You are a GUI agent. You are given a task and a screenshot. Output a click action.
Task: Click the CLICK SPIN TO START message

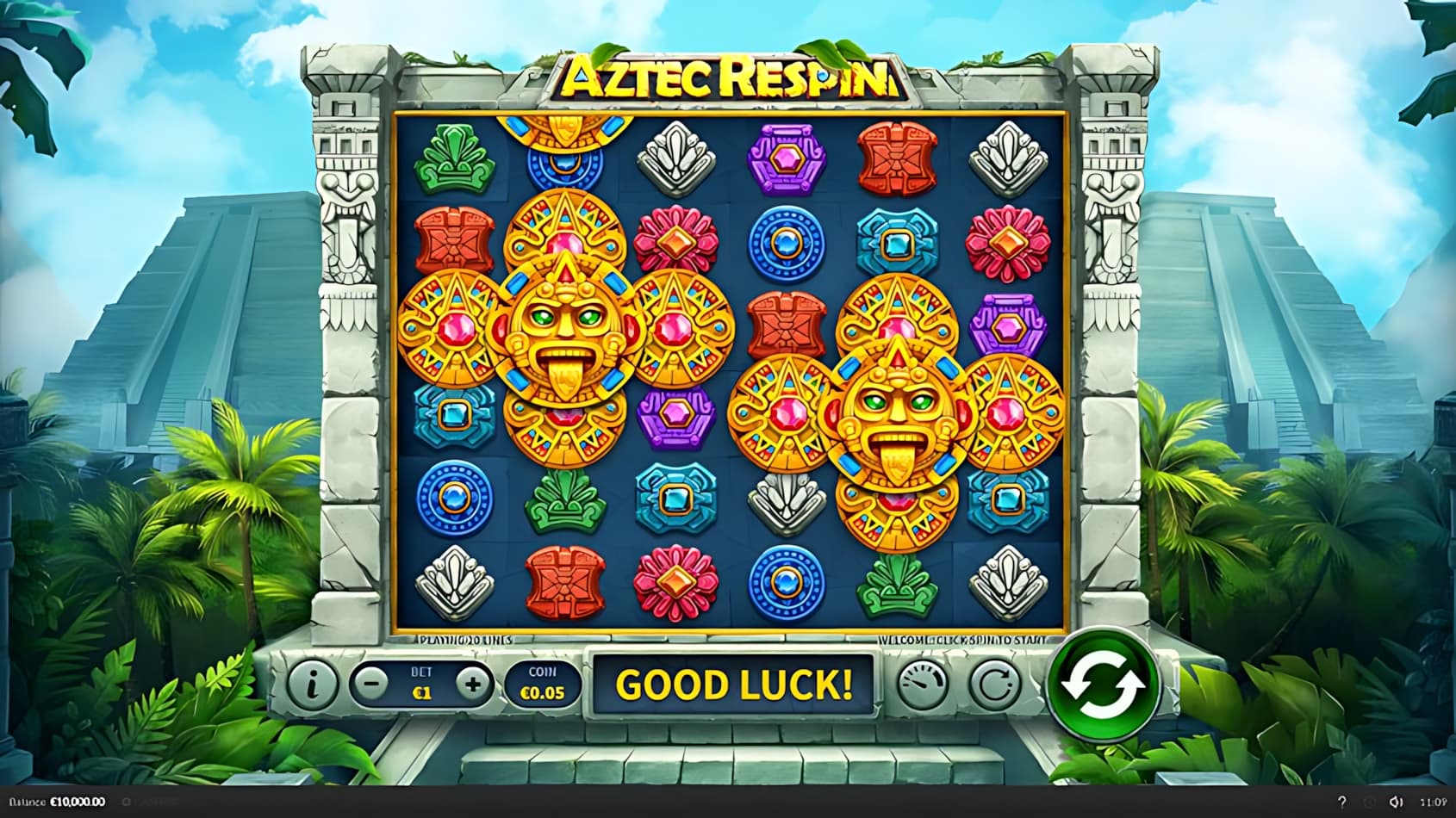pyautogui.click(x=961, y=641)
